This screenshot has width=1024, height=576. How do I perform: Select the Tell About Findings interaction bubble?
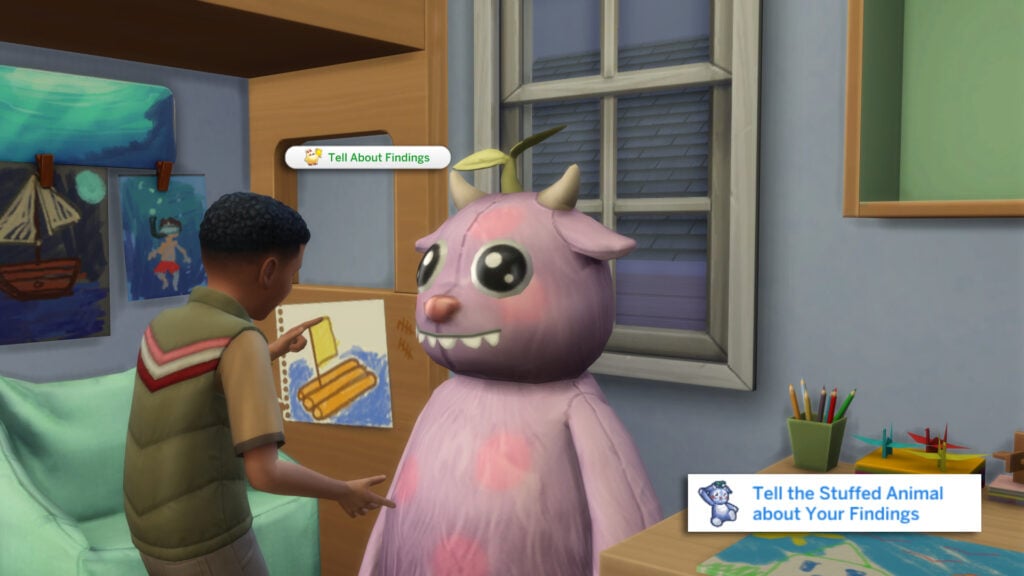coord(368,157)
